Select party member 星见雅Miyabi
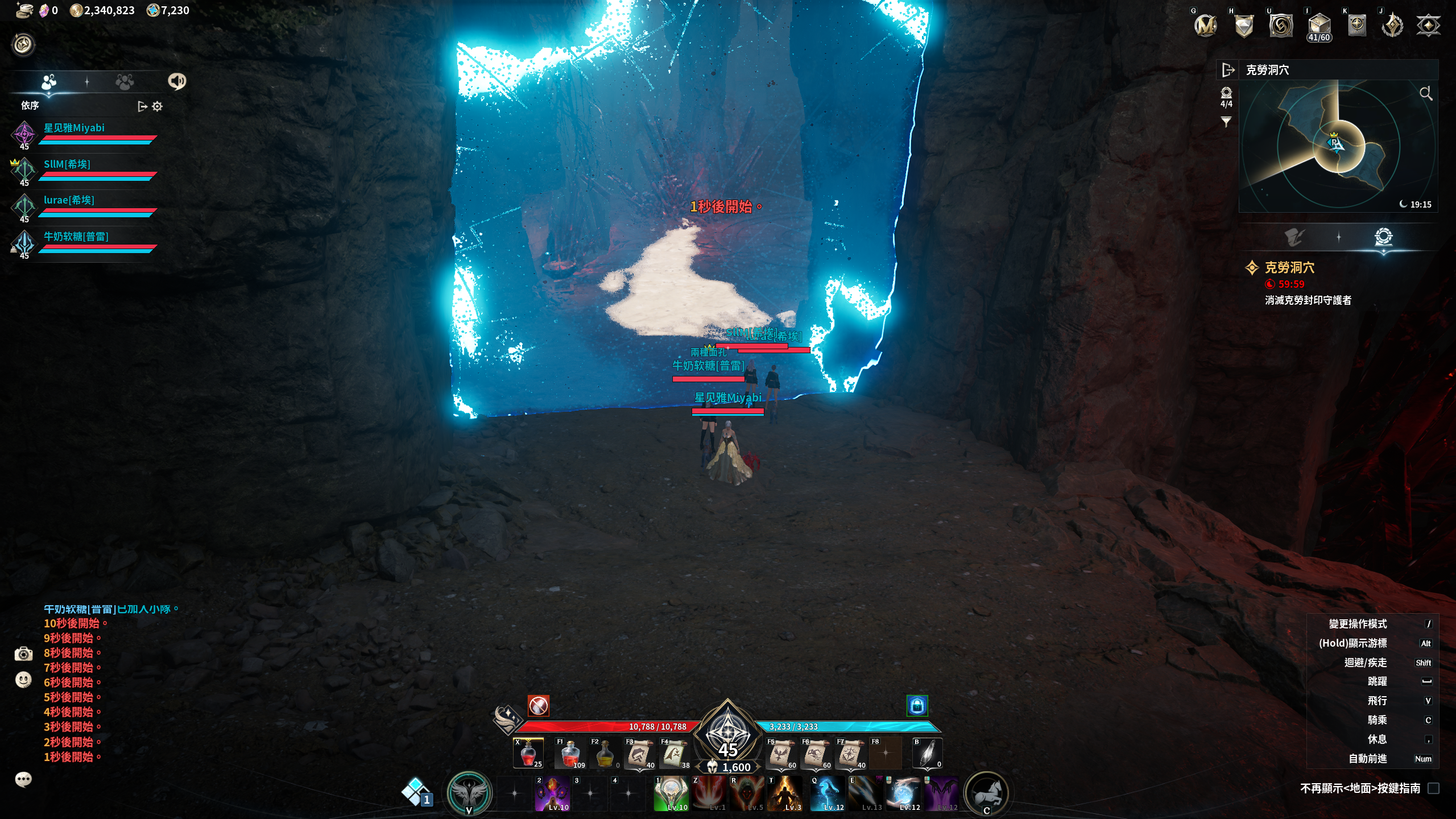 (x=74, y=128)
